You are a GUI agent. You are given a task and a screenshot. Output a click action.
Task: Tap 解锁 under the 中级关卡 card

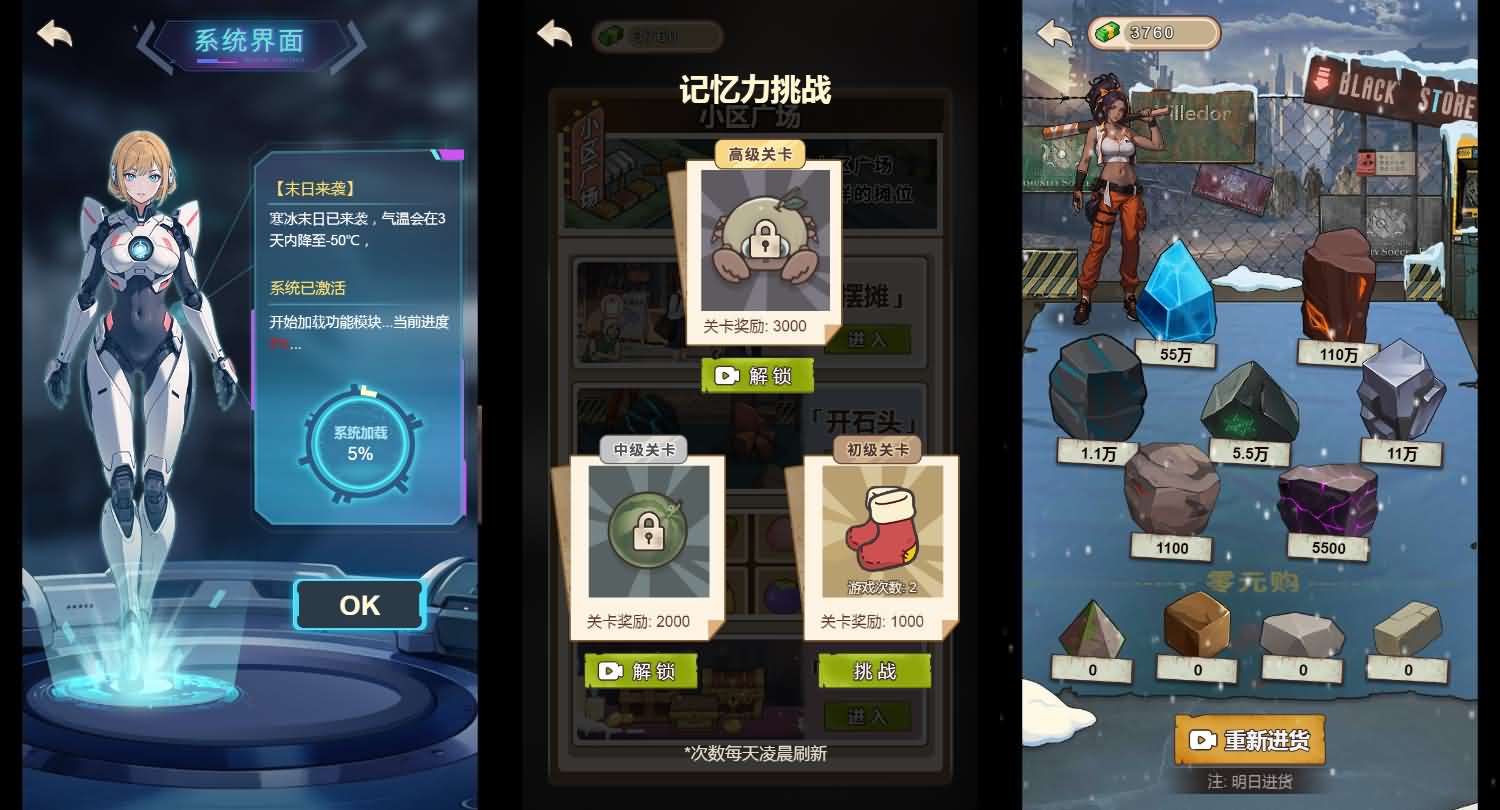point(640,671)
